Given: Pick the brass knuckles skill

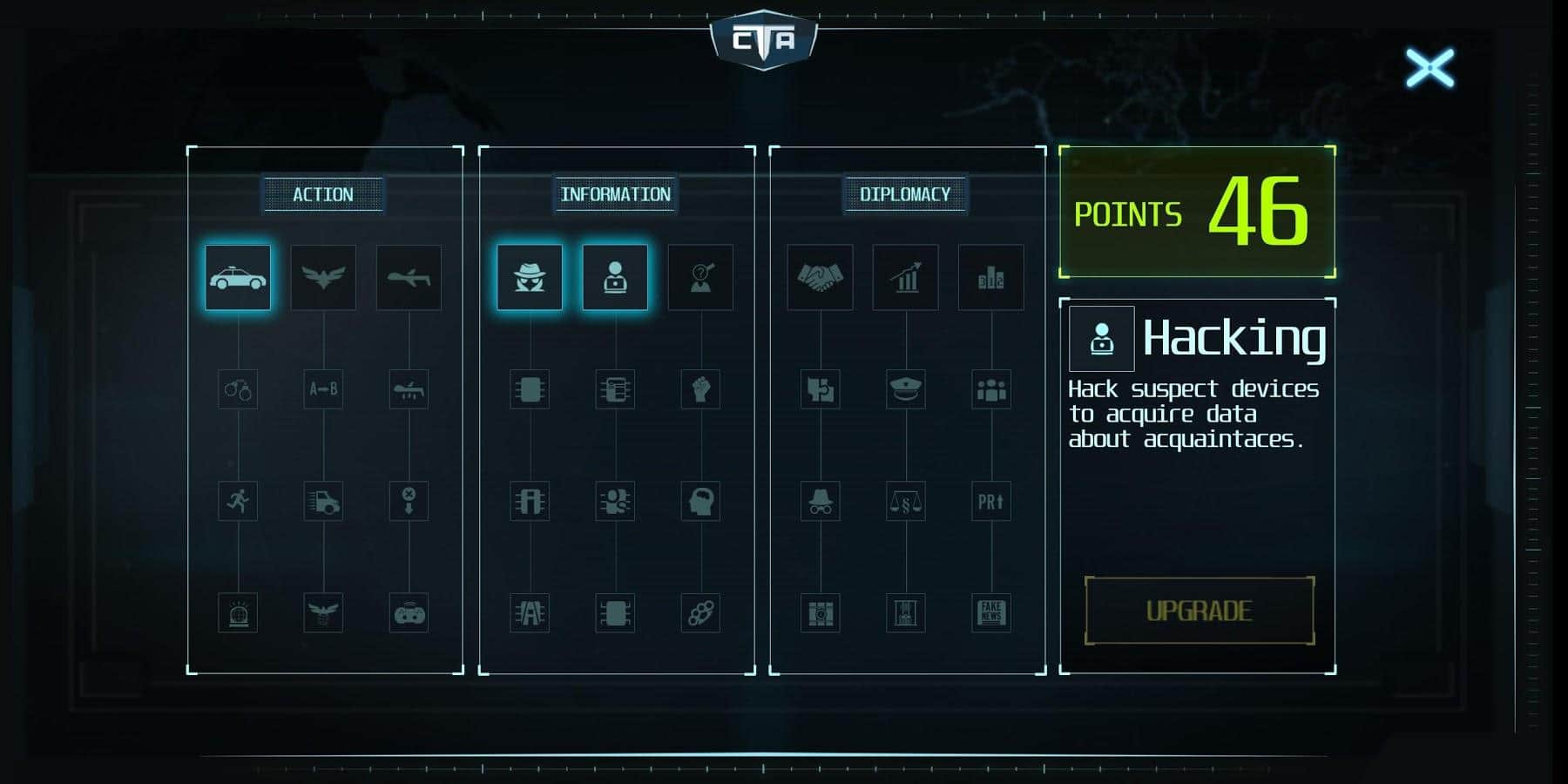Looking at the screenshot, I should pos(700,613).
